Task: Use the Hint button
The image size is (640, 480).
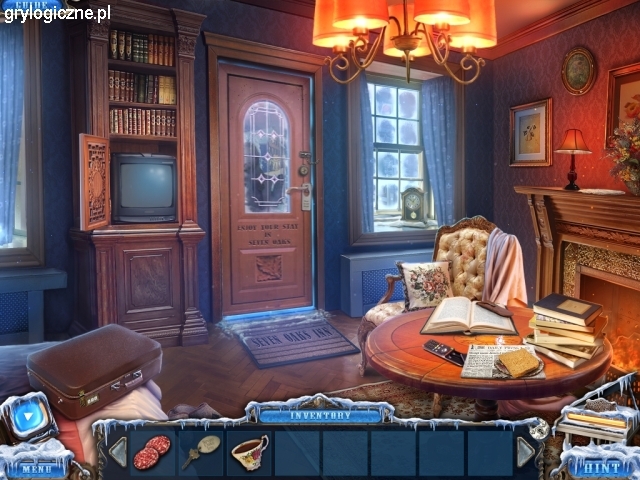Action: (x=599, y=466)
